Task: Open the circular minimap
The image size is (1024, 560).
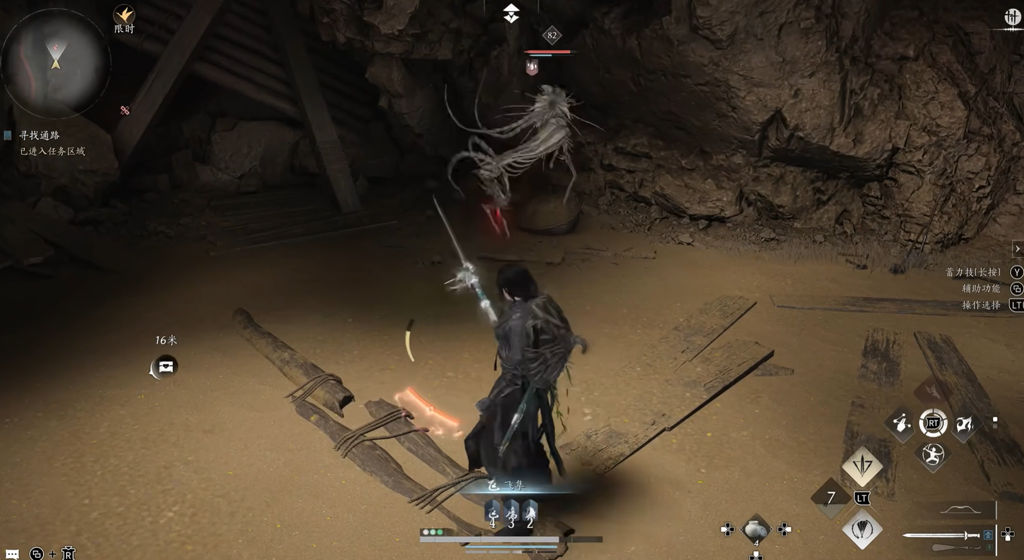Action: click(x=56, y=62)
